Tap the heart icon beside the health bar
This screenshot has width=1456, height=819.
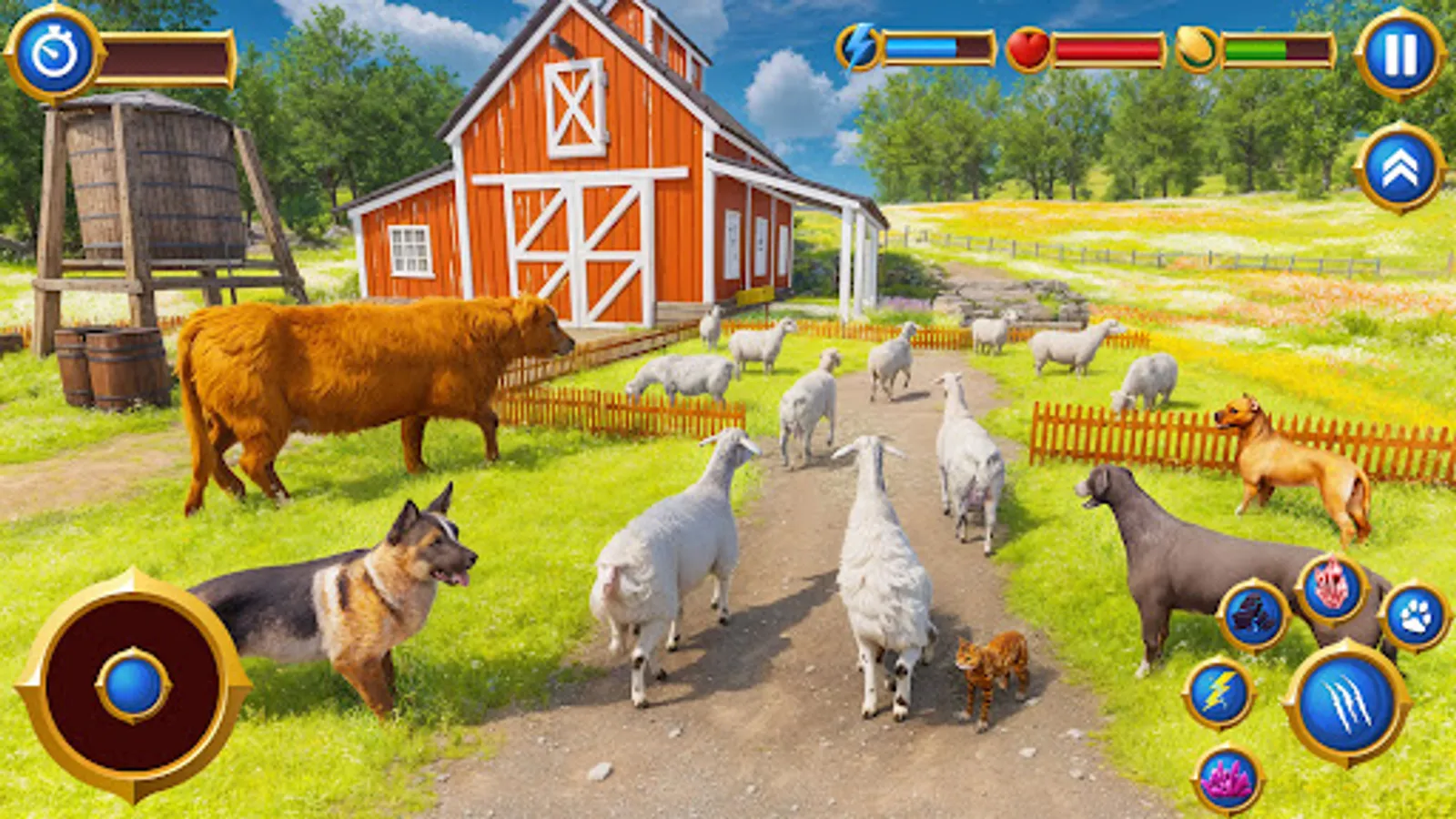(1028, 50)
